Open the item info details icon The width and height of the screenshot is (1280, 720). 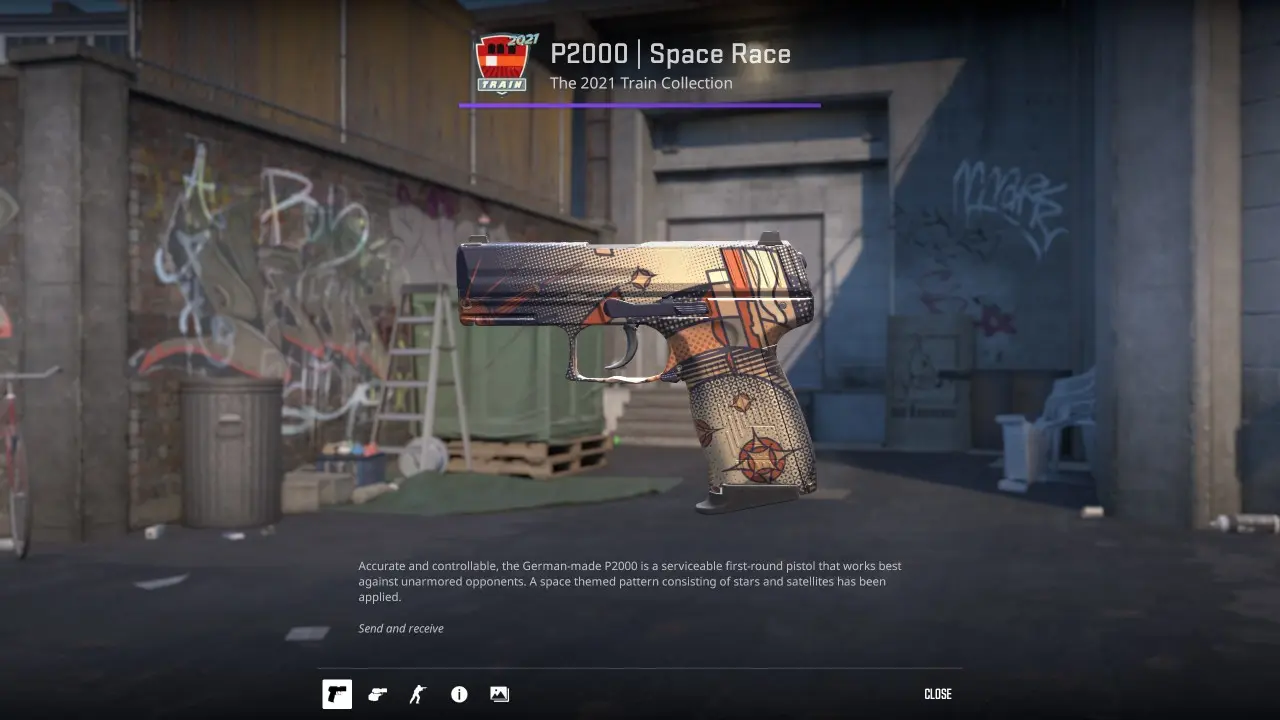459,694
